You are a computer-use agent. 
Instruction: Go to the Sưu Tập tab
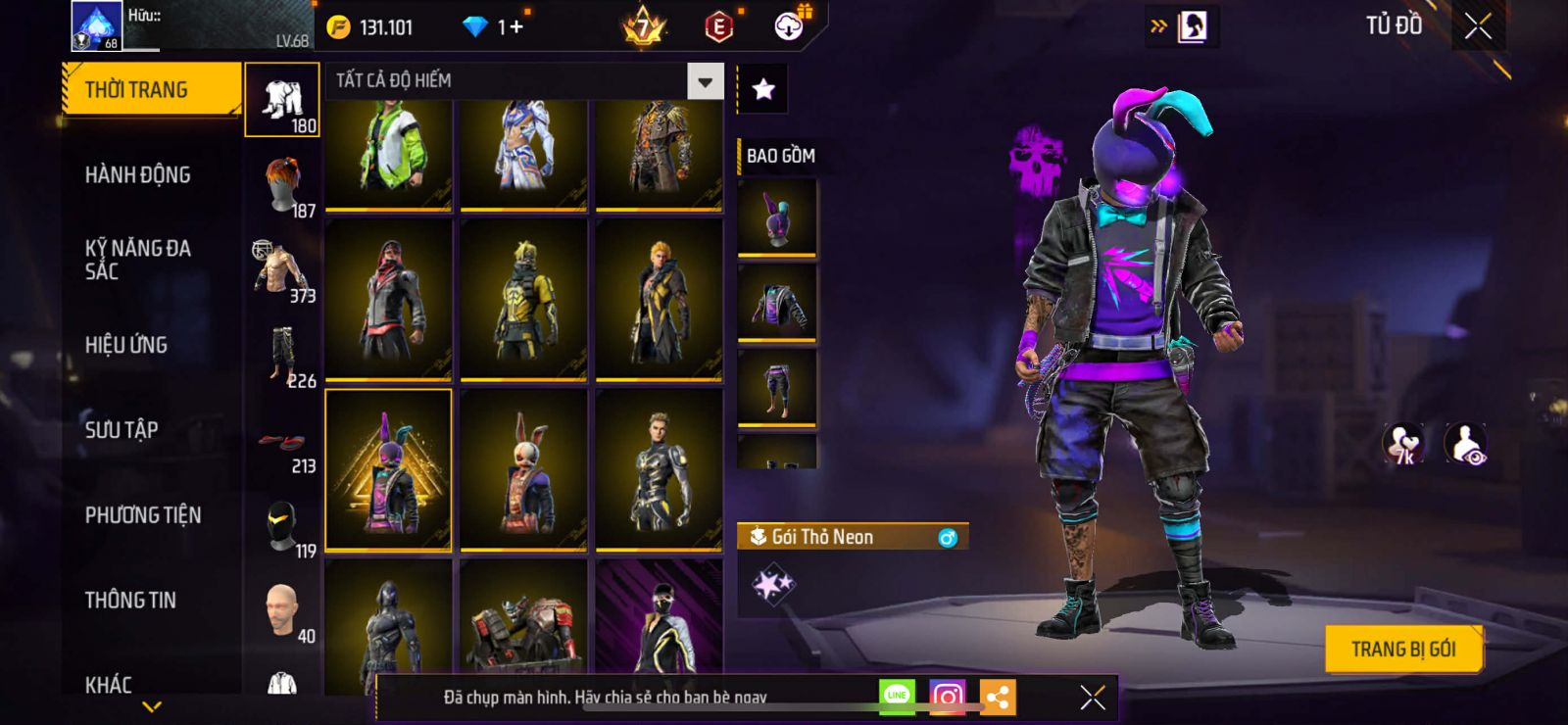click(x=122, y=429)
